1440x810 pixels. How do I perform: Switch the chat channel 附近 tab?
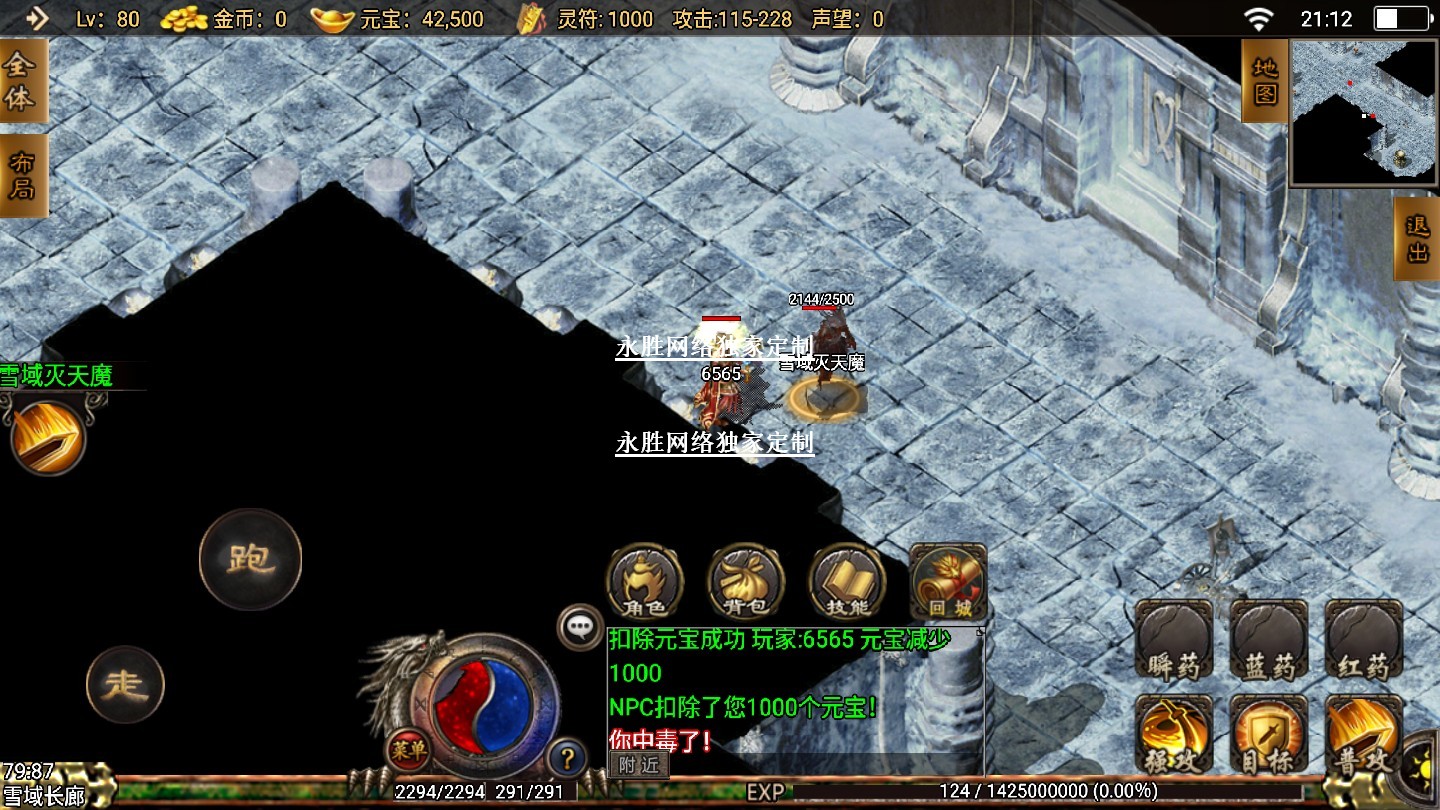tap(639, 765)
